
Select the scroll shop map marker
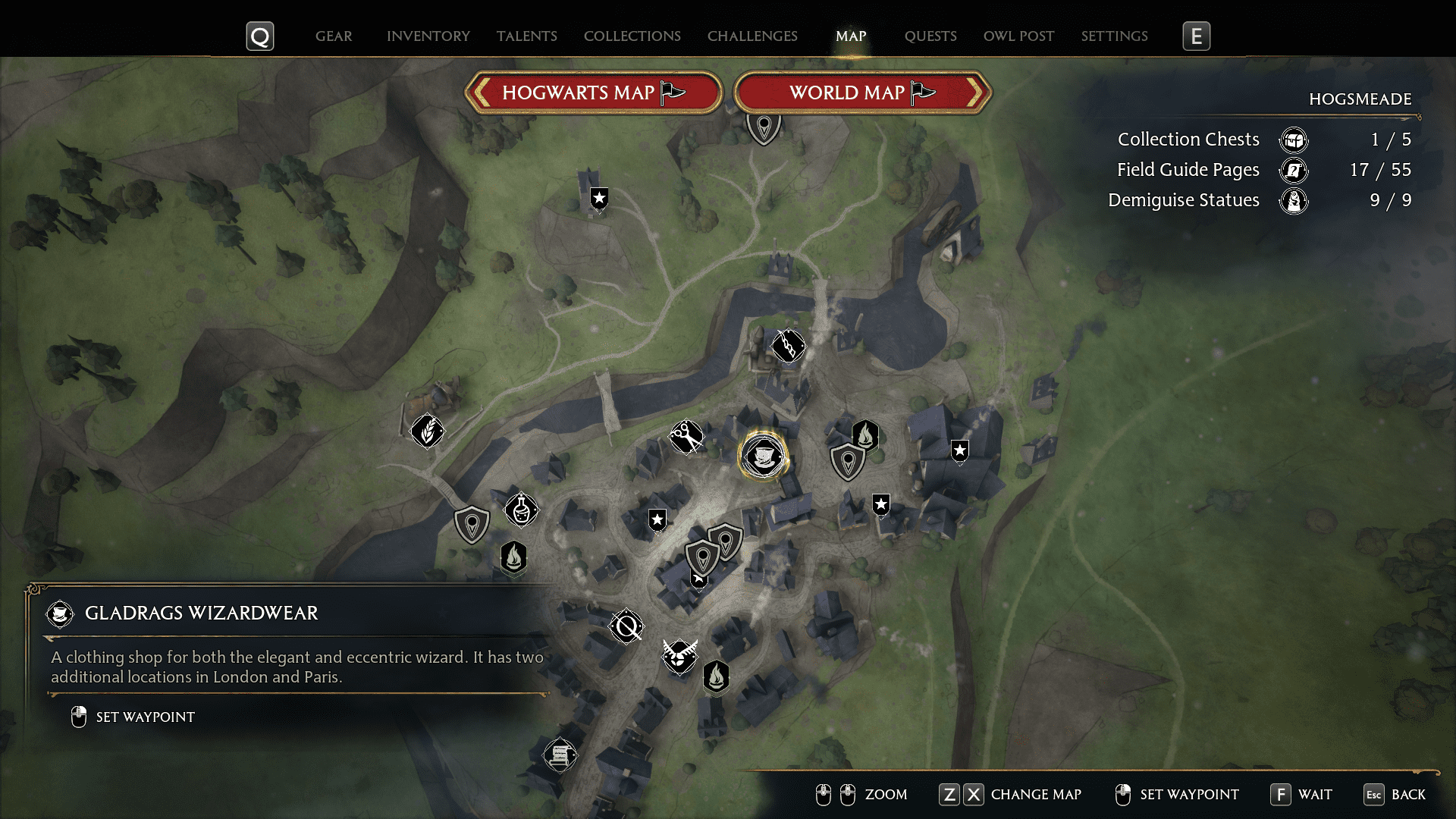pyautogui.click(x=560, y=755)
